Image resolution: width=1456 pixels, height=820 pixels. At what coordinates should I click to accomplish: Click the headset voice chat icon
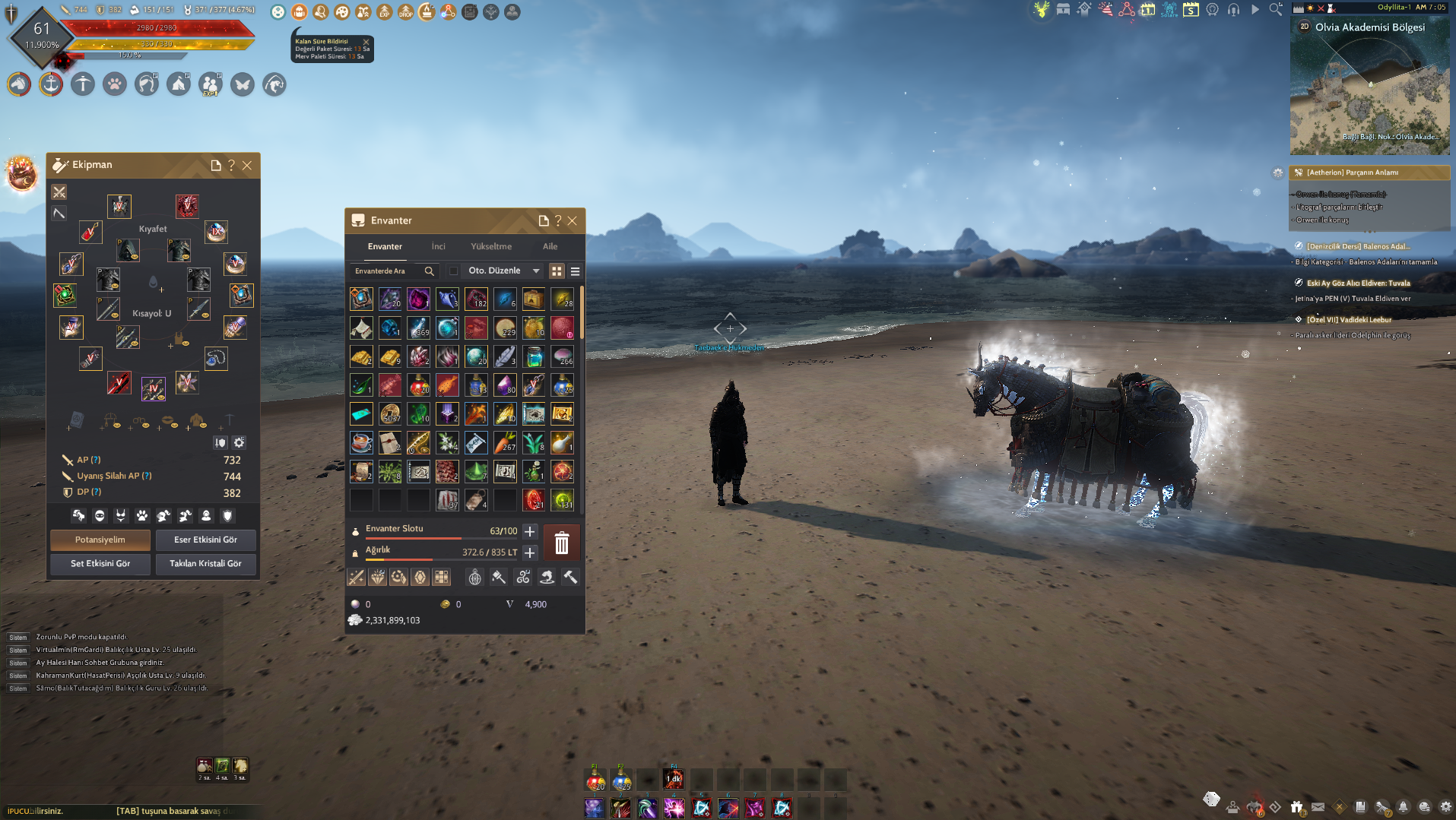tap(1233, 10)
